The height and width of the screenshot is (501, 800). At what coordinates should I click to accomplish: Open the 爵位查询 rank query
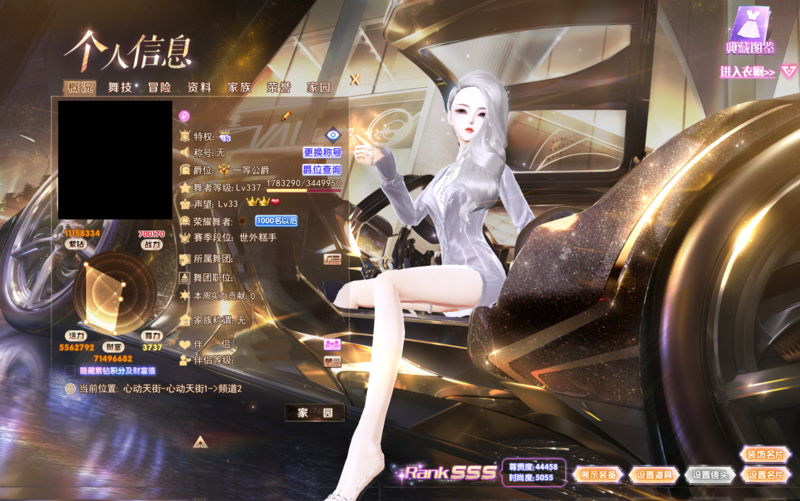(x=321, y=170)
